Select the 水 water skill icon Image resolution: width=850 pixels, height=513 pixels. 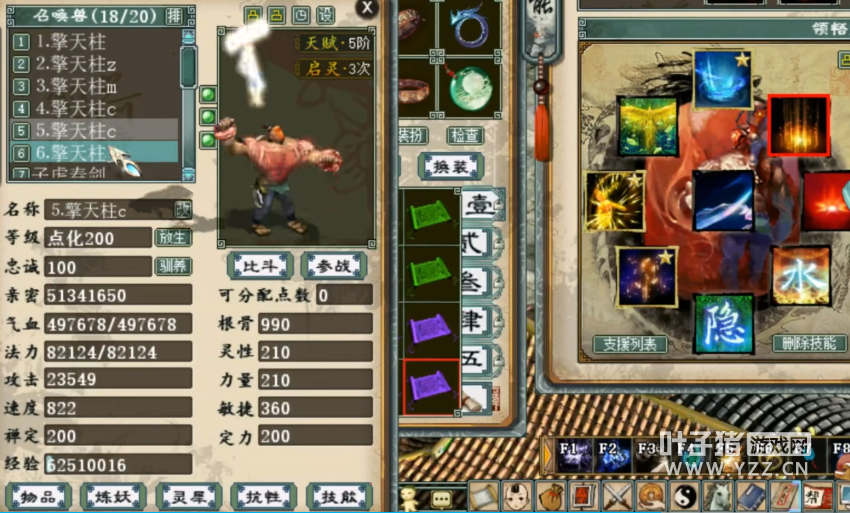(800, 275)
